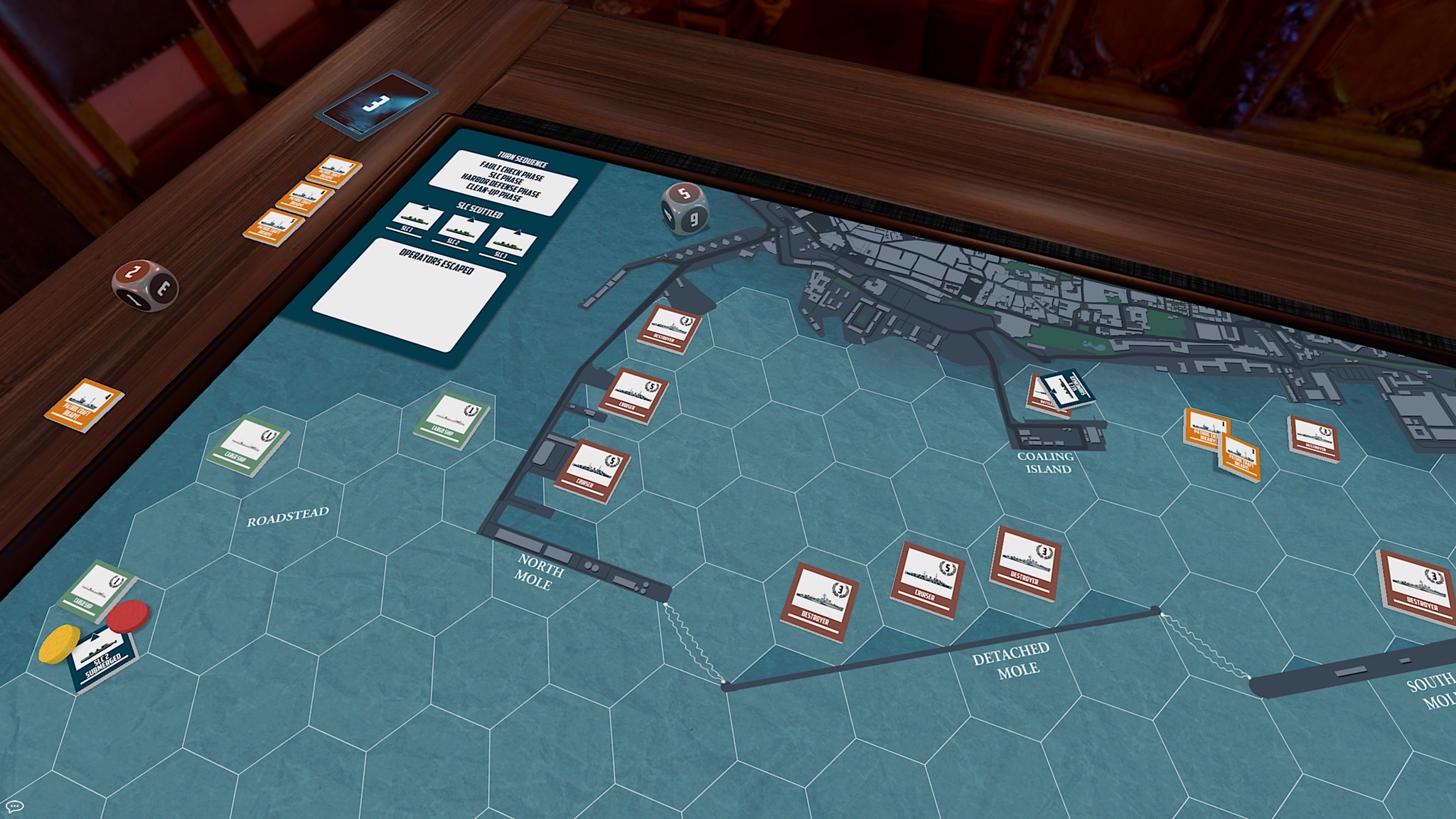The width and height of the screenshot is (1456, 819).
Task: Click the dark die showing 2 and E
Action: (144, 284)
